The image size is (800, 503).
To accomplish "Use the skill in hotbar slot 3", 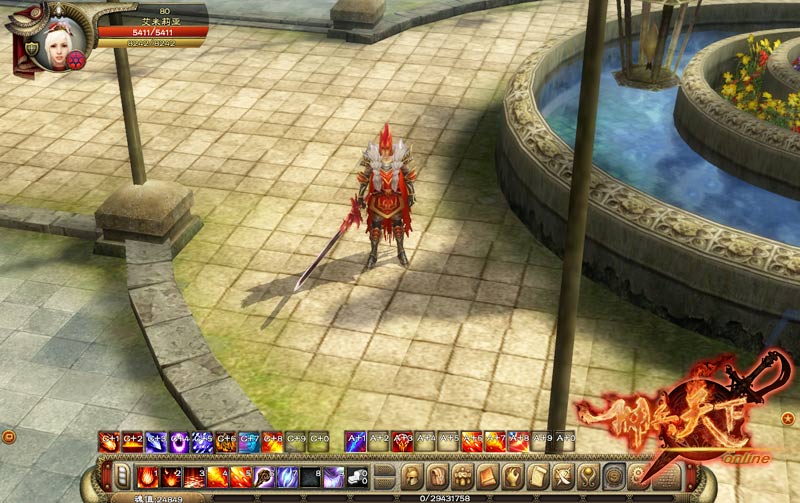I will pyautogui.click(x=193, y=476).
